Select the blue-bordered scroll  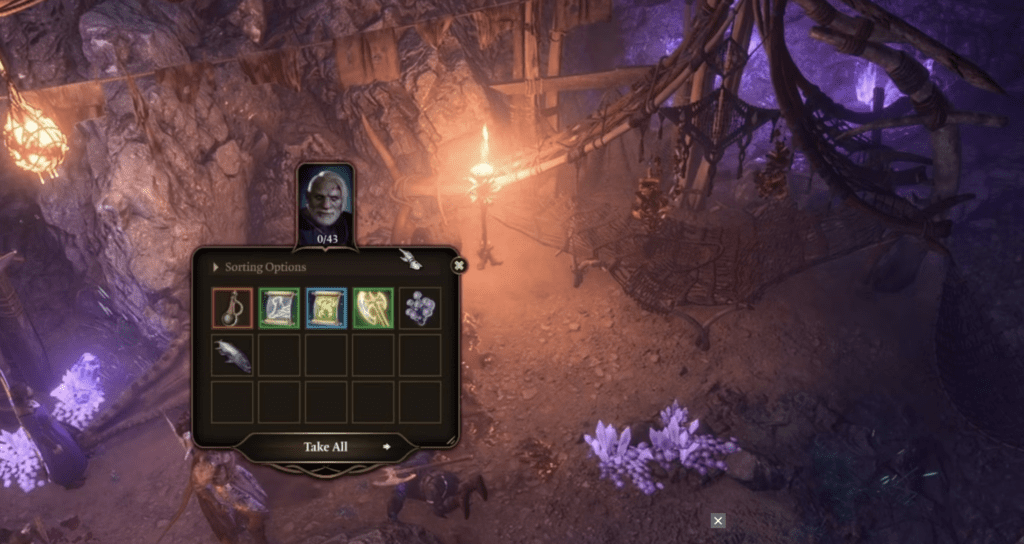point(326,308)
